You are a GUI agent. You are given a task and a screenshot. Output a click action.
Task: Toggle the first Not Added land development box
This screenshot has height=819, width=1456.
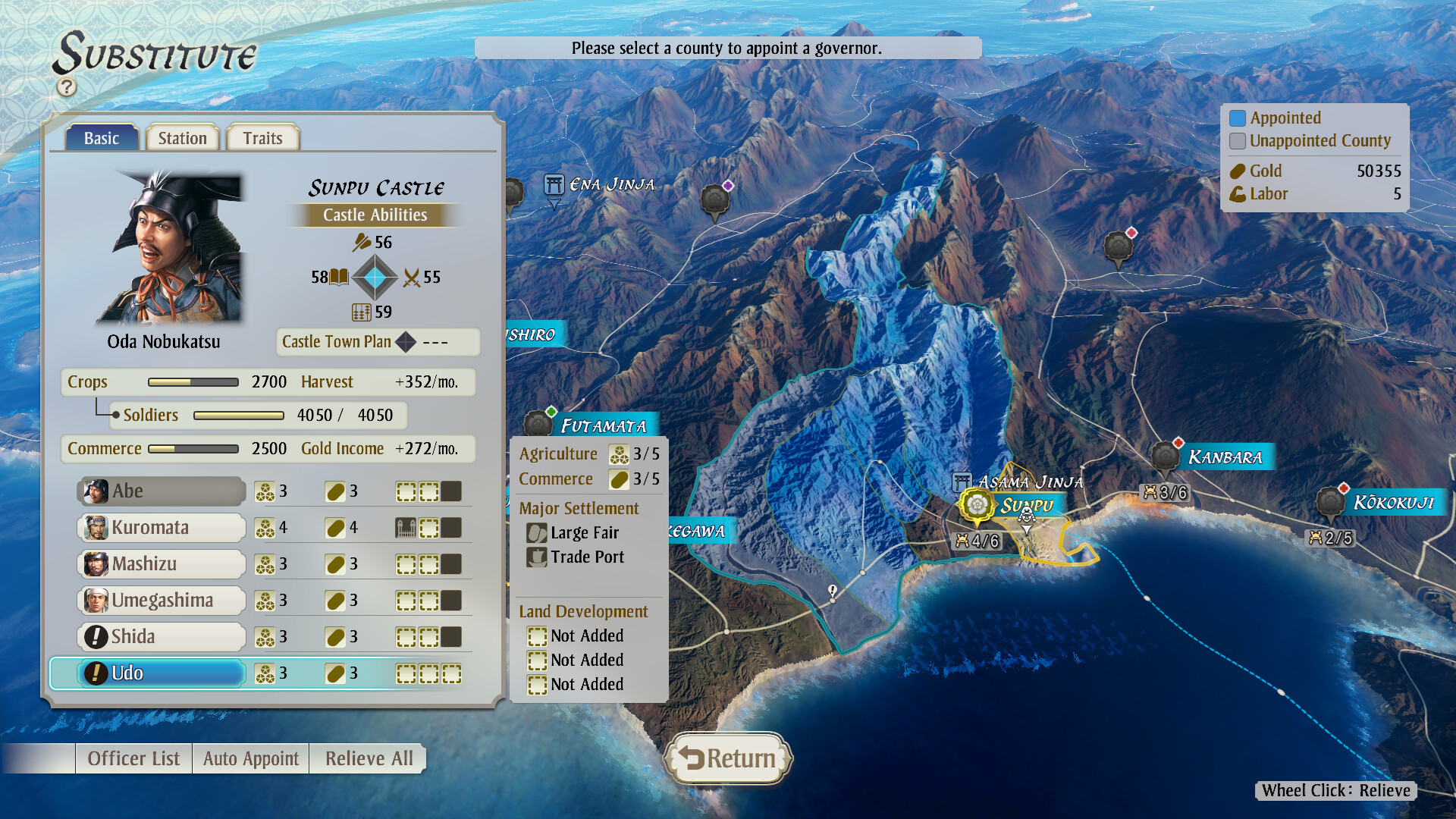click(538, 636)
